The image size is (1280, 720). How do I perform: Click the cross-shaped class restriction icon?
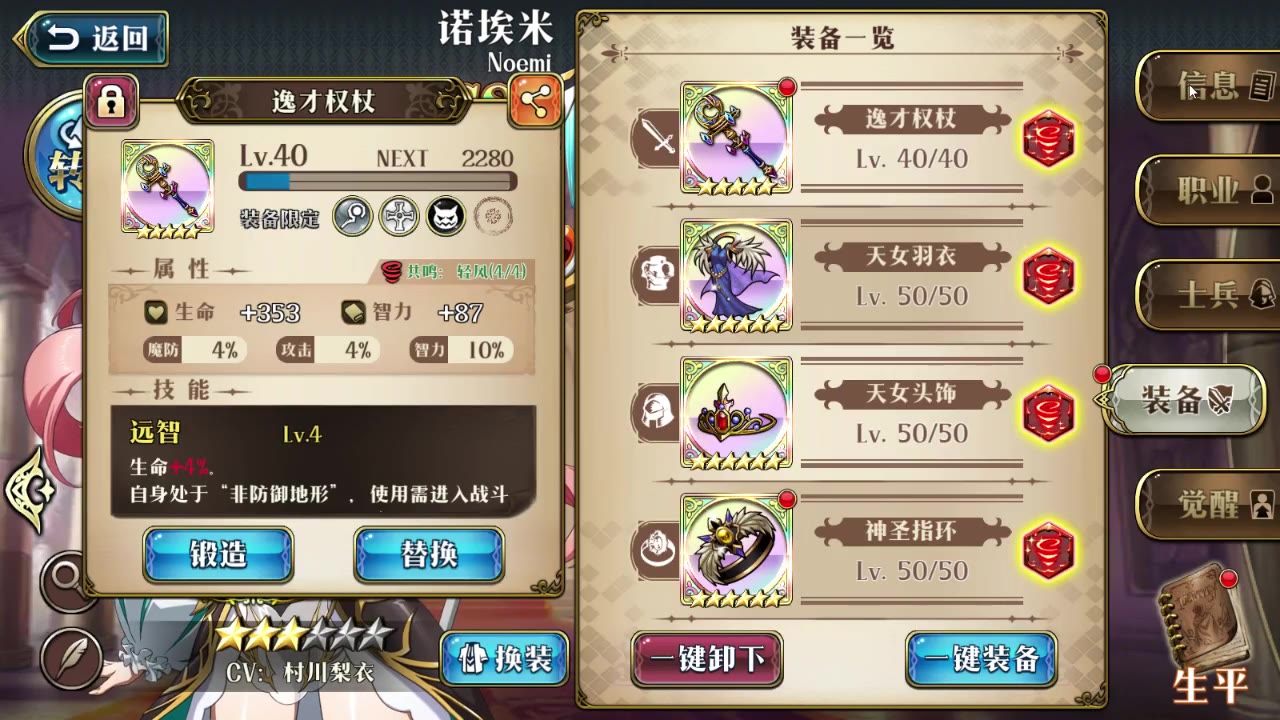(399, 217)
